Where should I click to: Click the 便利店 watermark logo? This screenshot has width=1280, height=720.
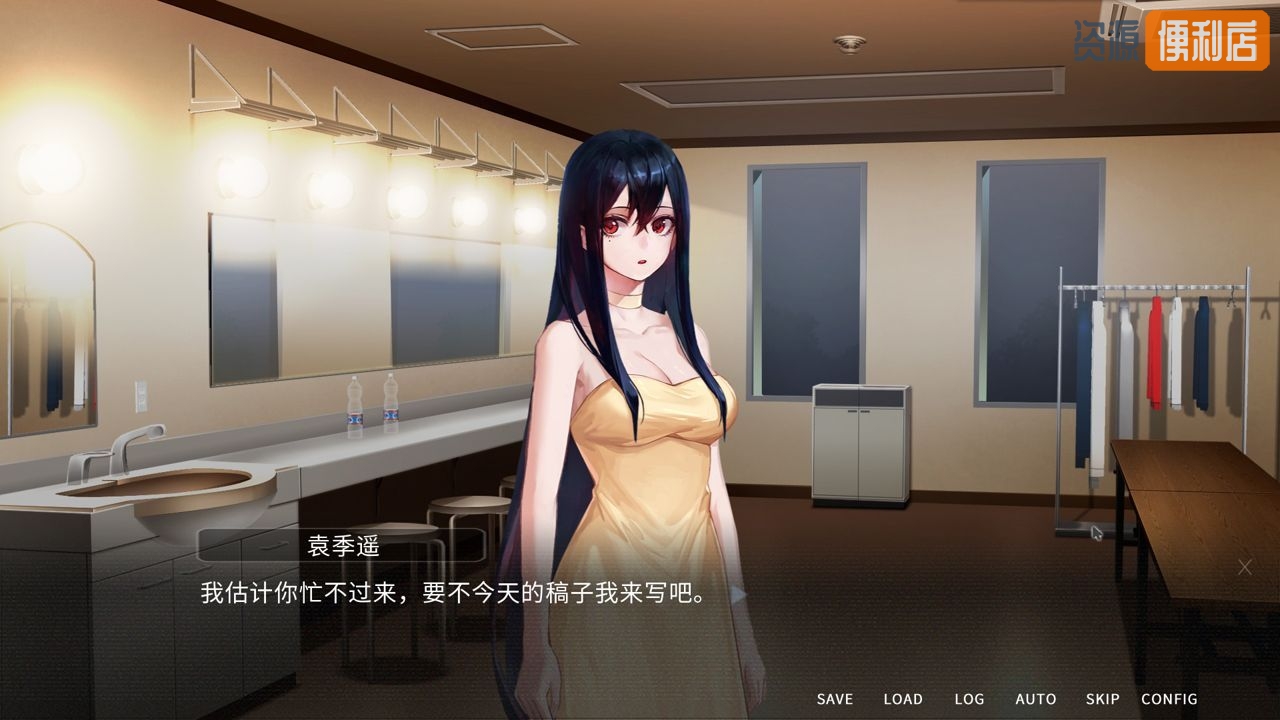coord(1206,40)
